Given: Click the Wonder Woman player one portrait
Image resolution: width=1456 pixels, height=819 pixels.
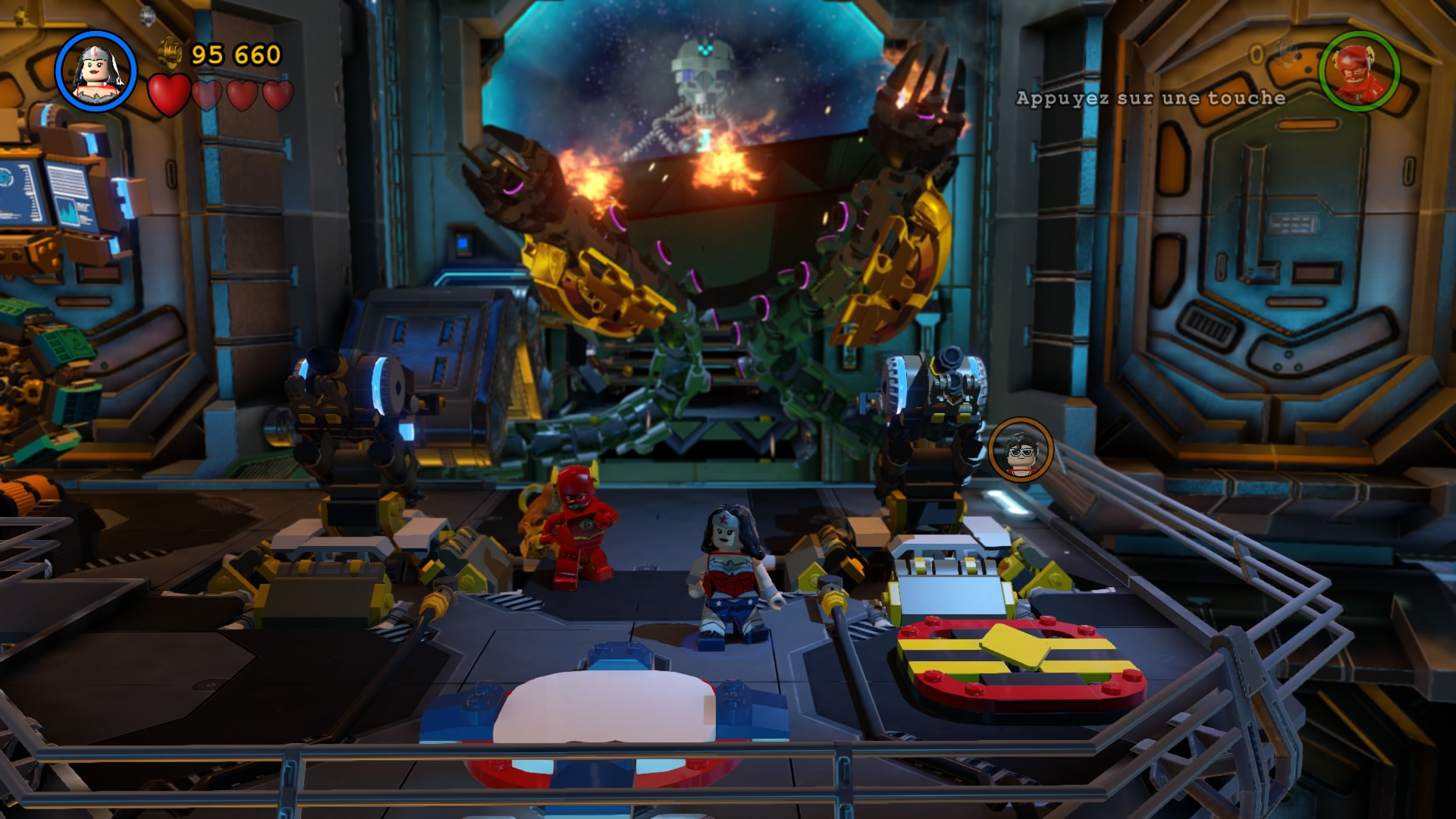Looking at the screenshot, I should pyautogui.click(x=96, y=71).
